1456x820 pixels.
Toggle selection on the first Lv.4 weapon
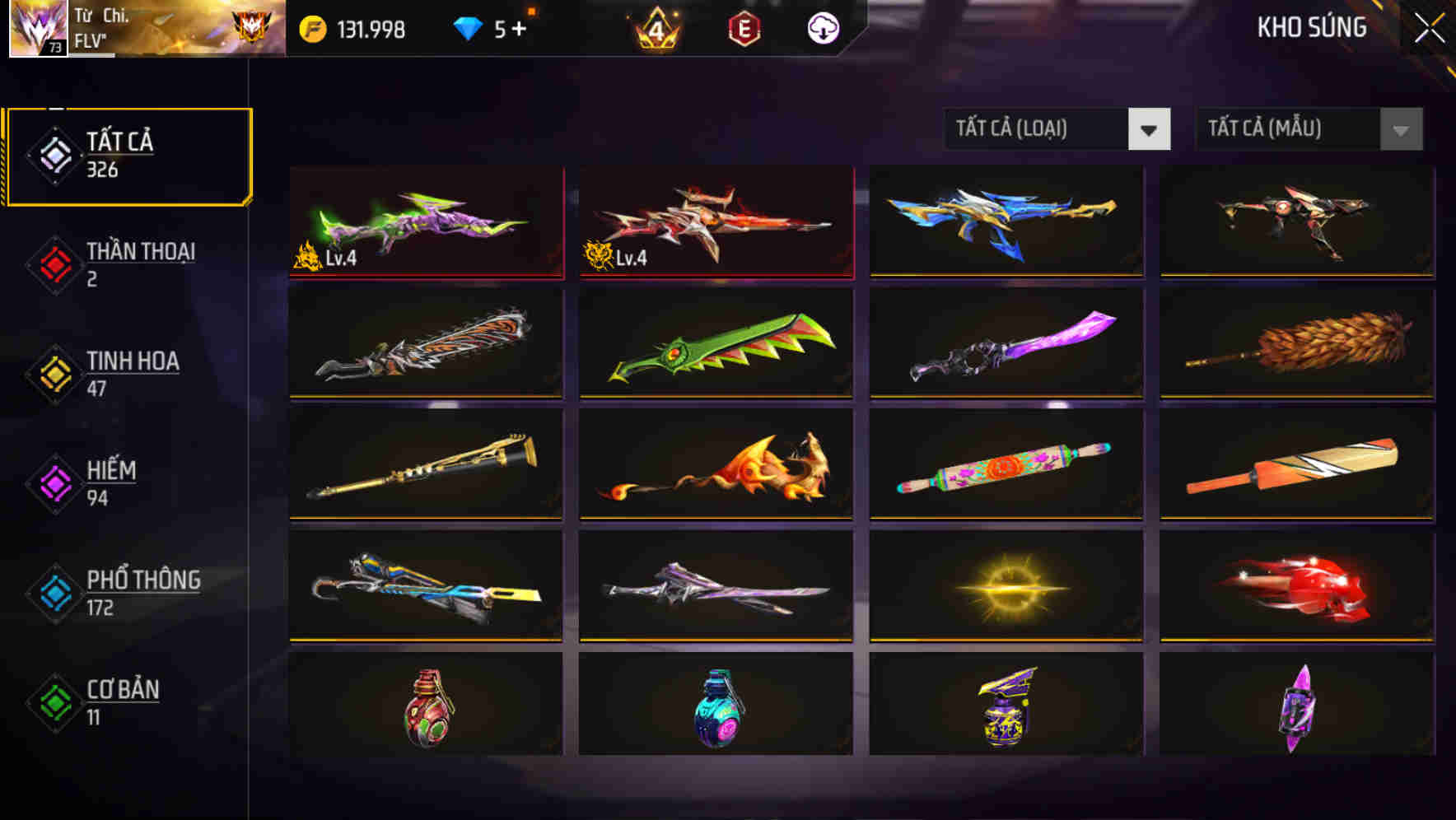click(x=425, y=221)
